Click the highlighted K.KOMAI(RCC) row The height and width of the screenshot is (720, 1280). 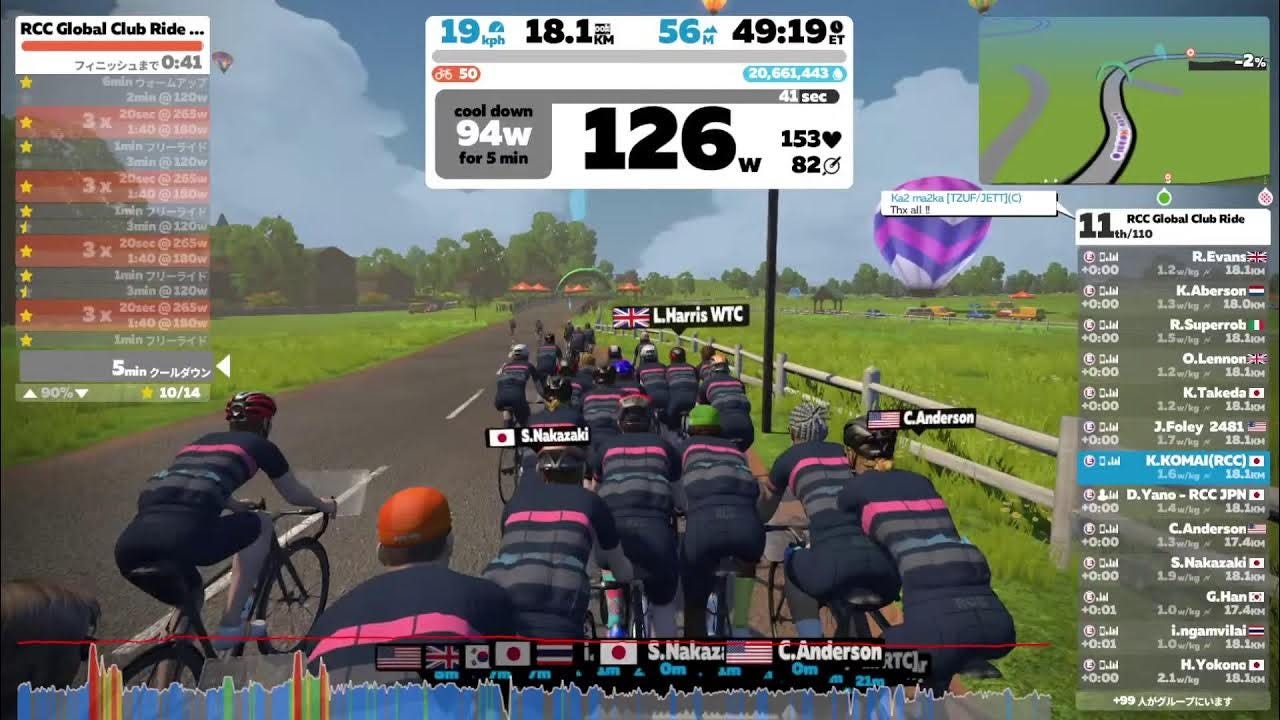pos(1173,467)
